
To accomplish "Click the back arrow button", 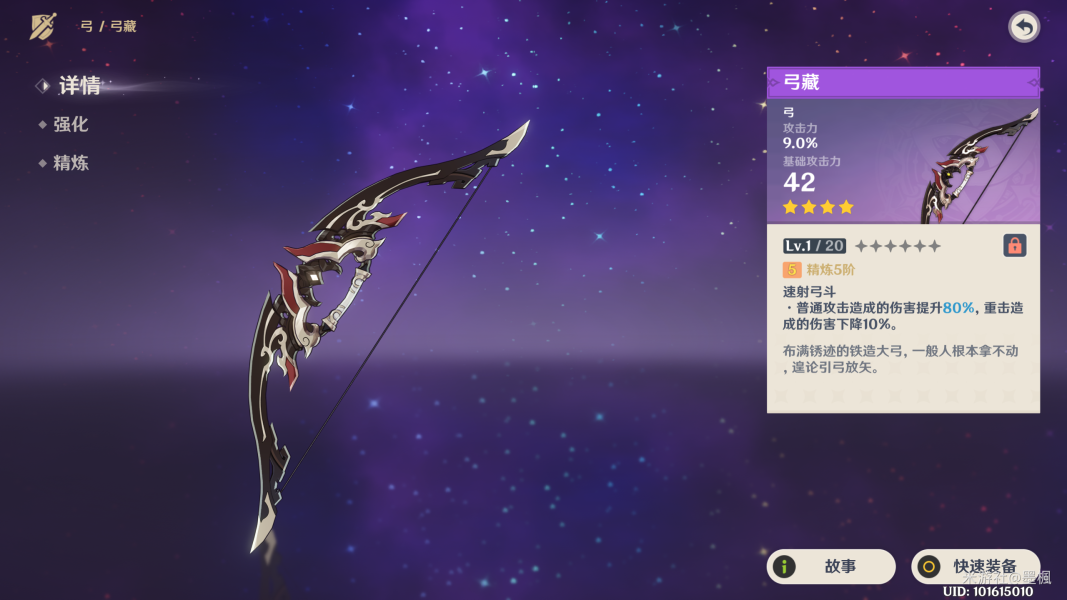I will (1023, 27).
